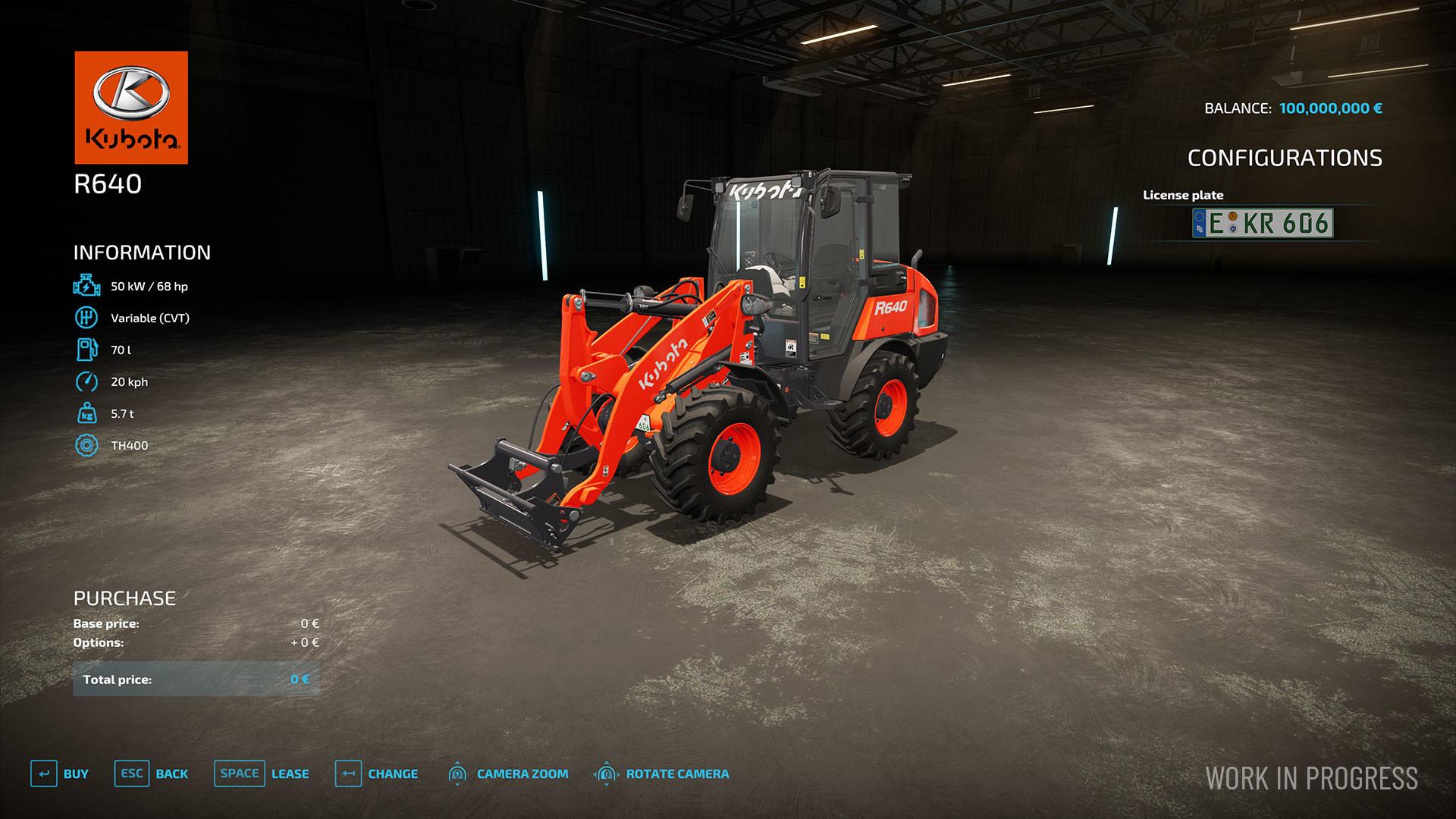Select the 5.7 t weight icon
Screen dimensions: 1456x819
pos(86,413)
